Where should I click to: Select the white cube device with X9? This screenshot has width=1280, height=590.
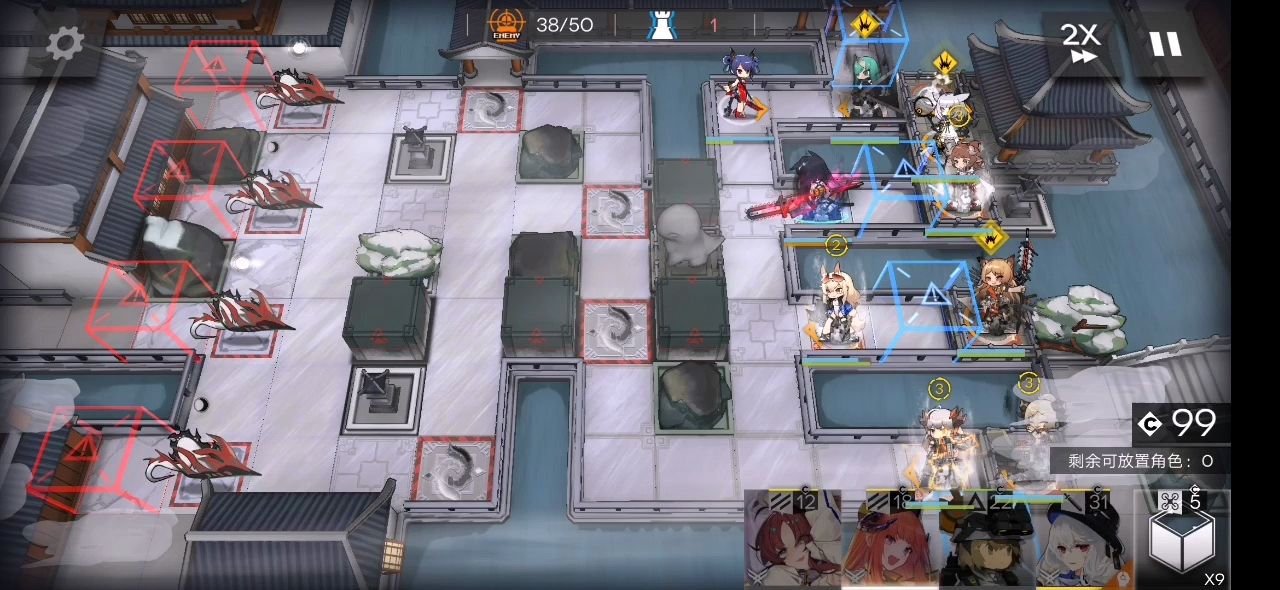point(1181,538)
